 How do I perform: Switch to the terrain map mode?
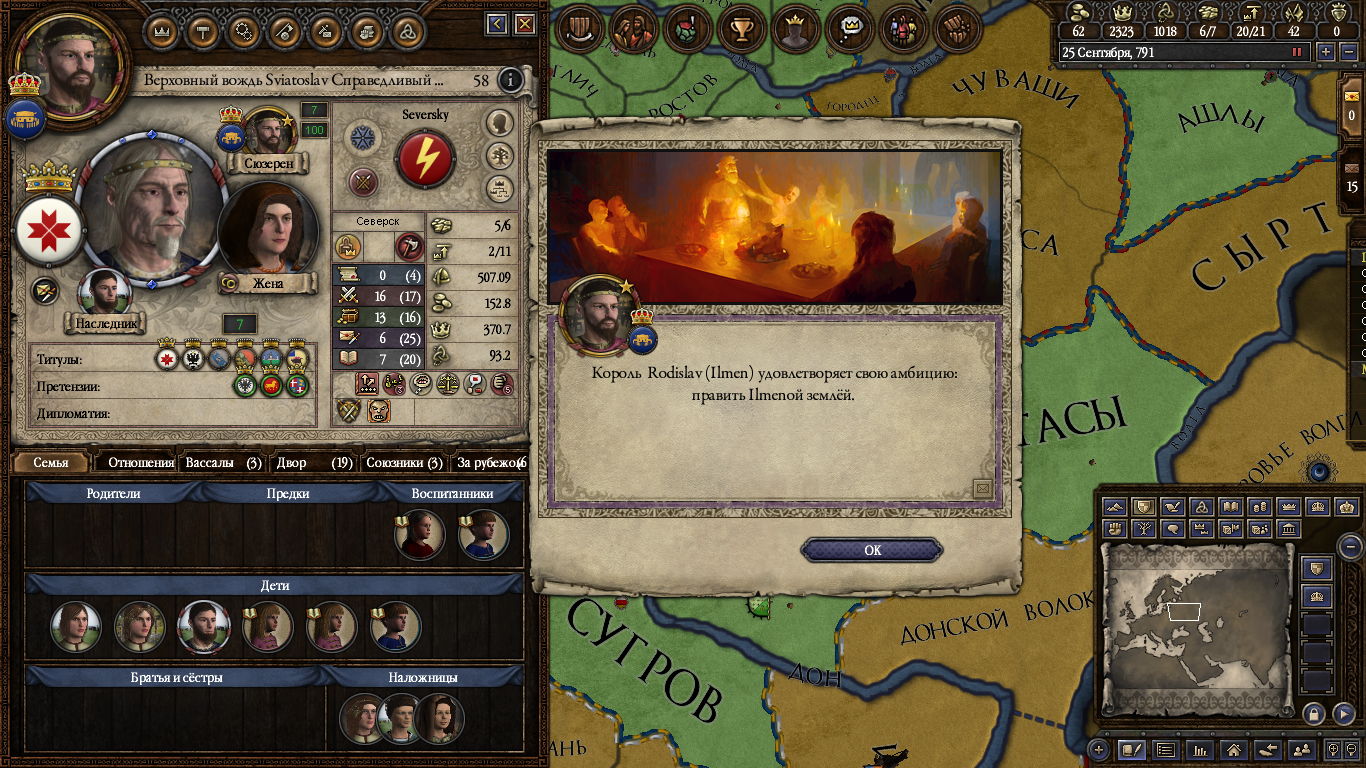[x=1116, y=507]
